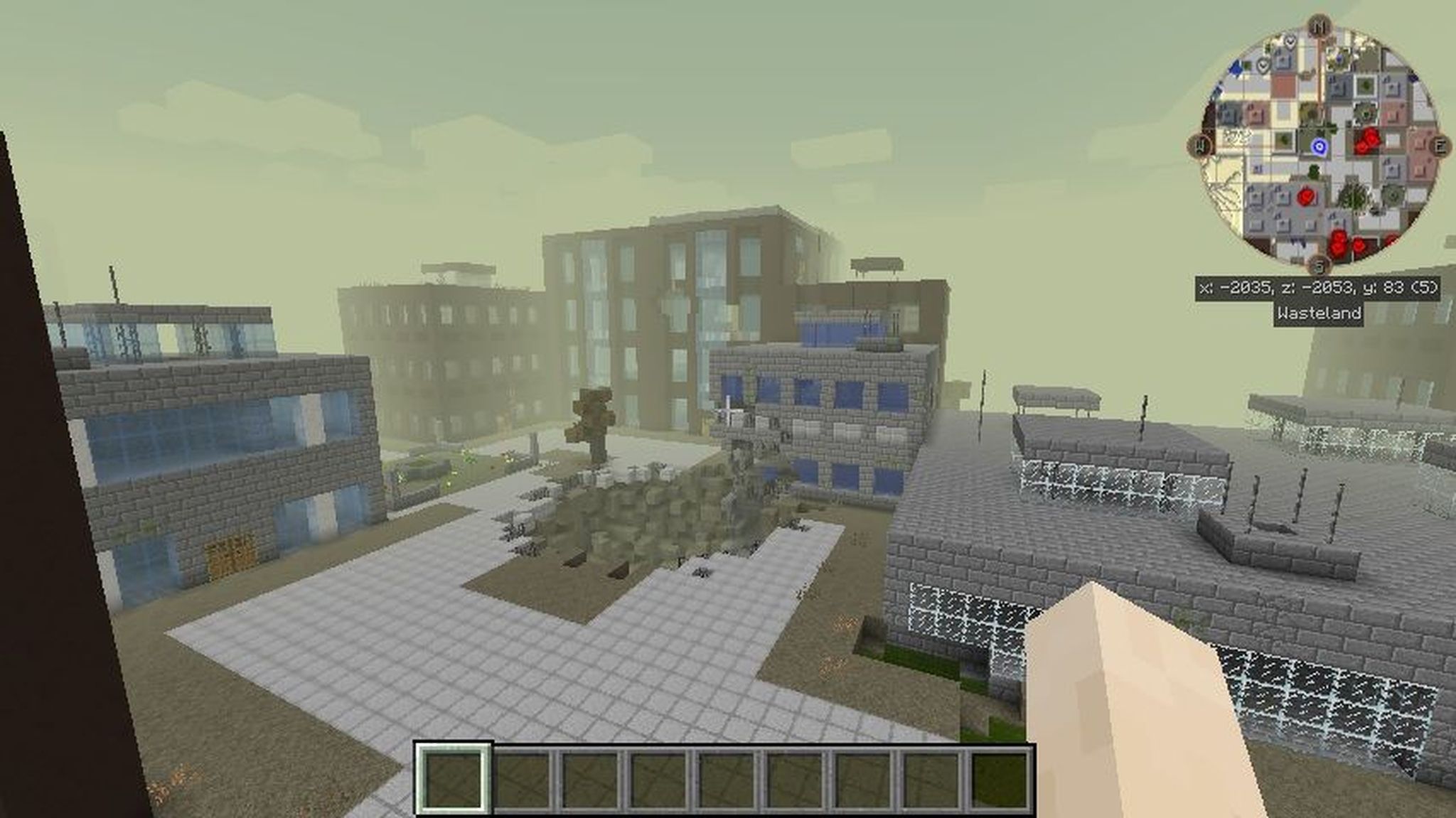Click the W compass marker on the minimap
Image resolution: width=1456 pixels, height=818 pixels.
click(1199, 145)
